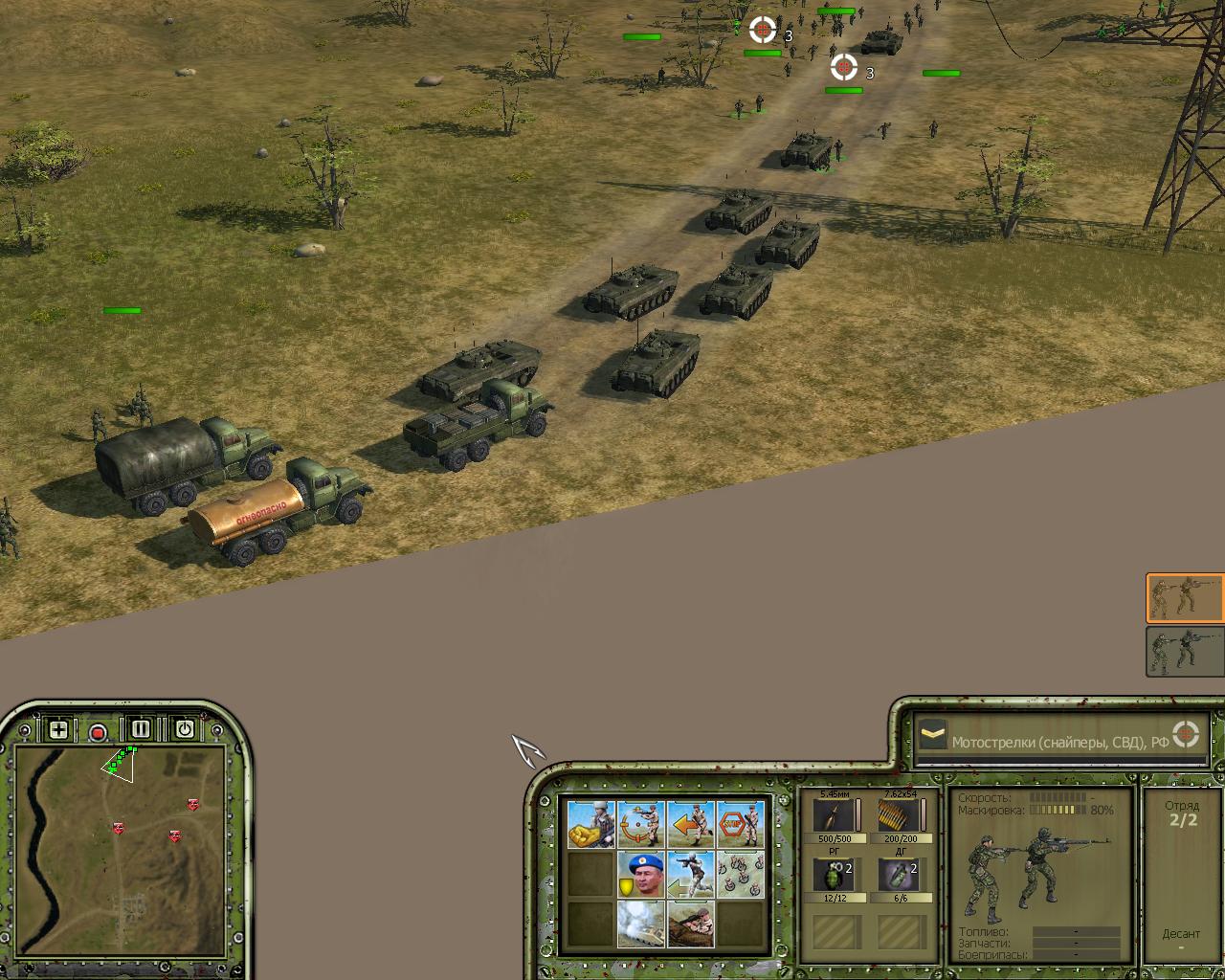
Task: Click the crosshair icon beside unit name
Action: [x=1186, y=734]
